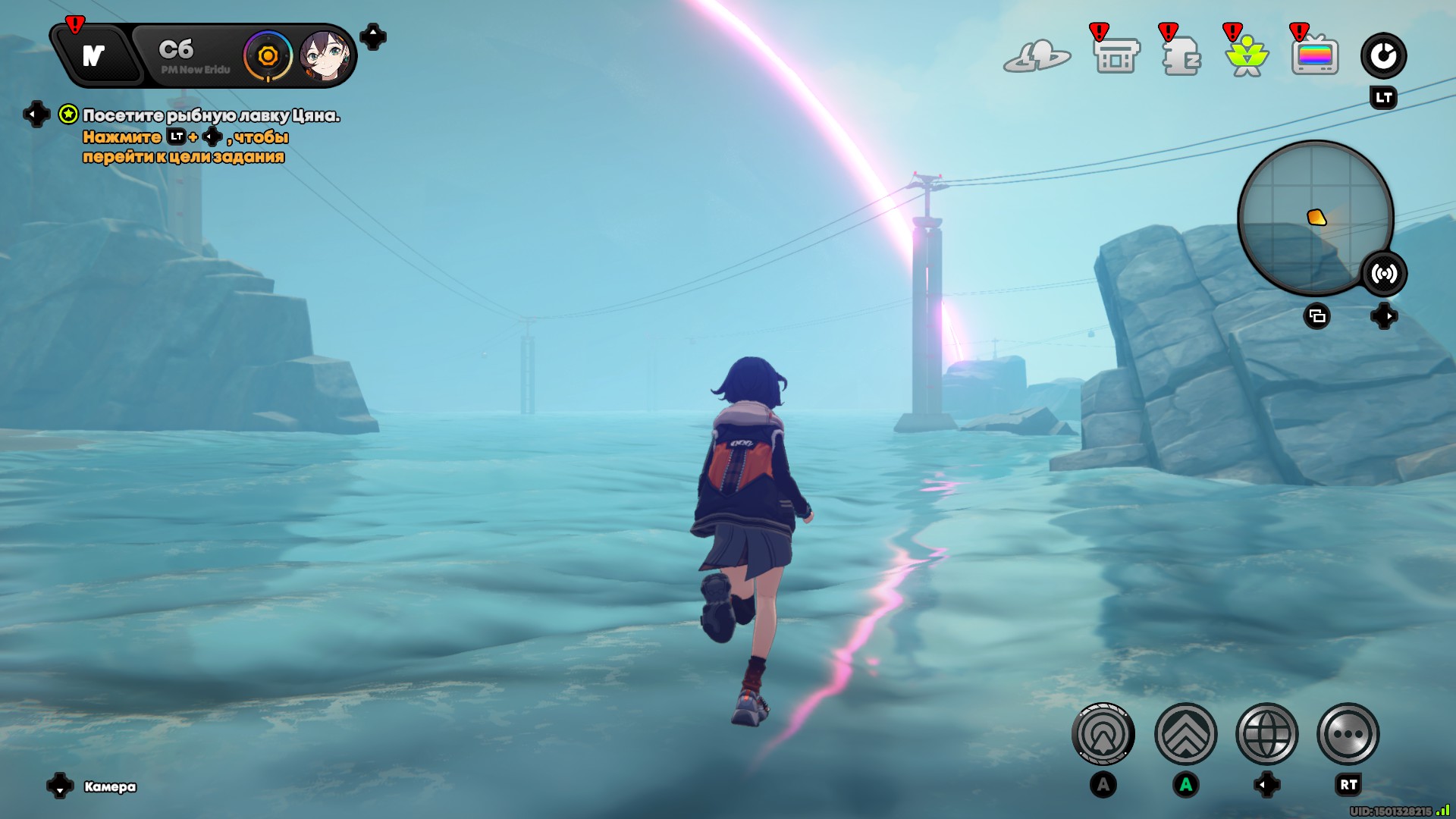
Task: Open the flying saucer hat icon
Action: click(1037, 56)
